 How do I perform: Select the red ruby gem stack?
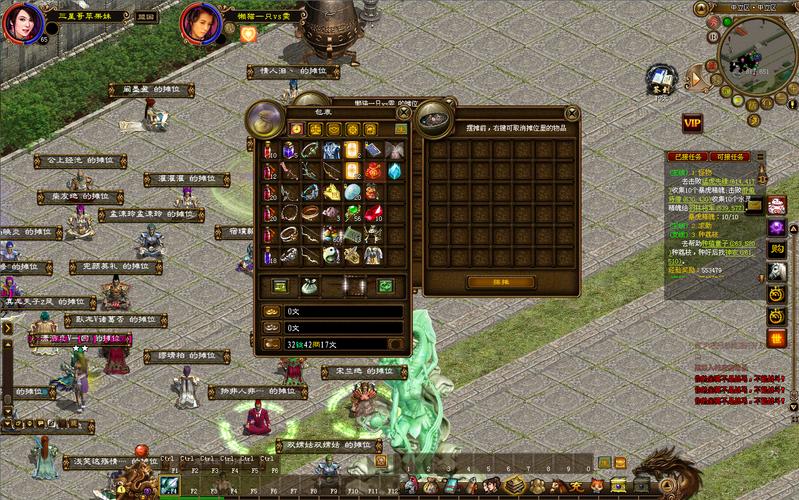374,214
